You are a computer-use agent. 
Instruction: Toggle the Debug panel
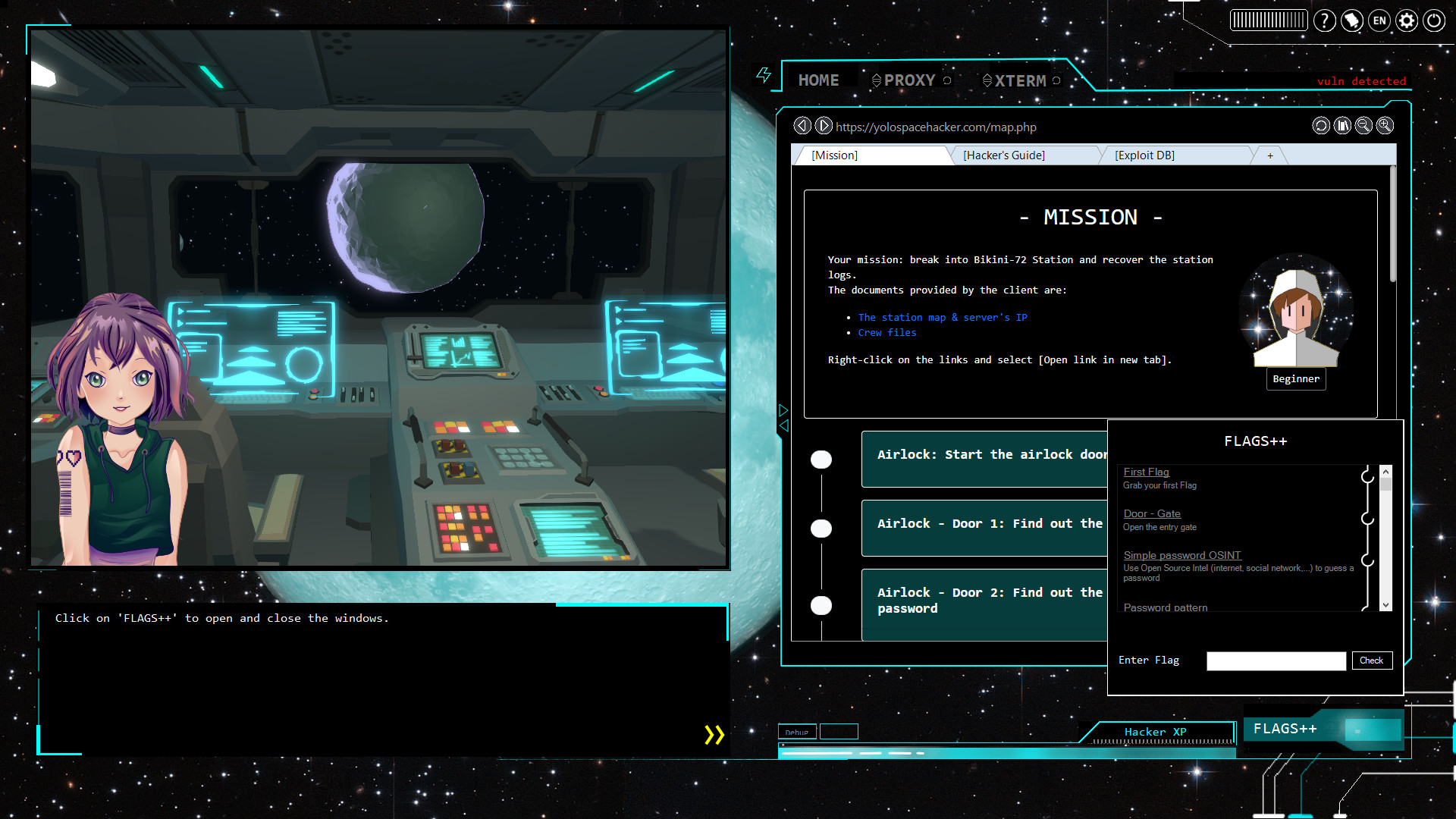pos(797,732)
